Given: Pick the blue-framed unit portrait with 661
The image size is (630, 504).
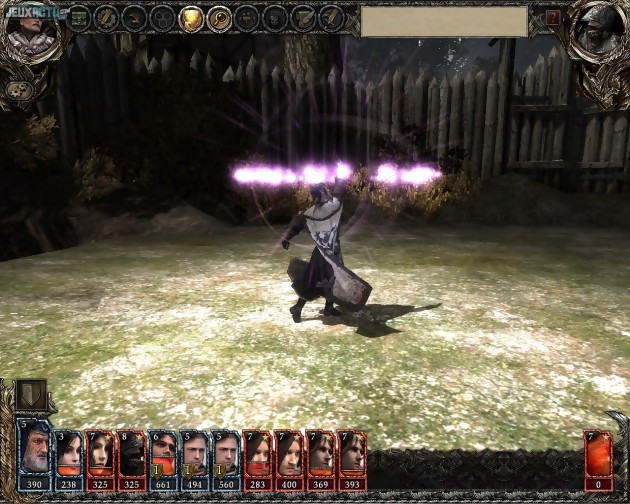Looking at the screenshot, I should point(163,455).
